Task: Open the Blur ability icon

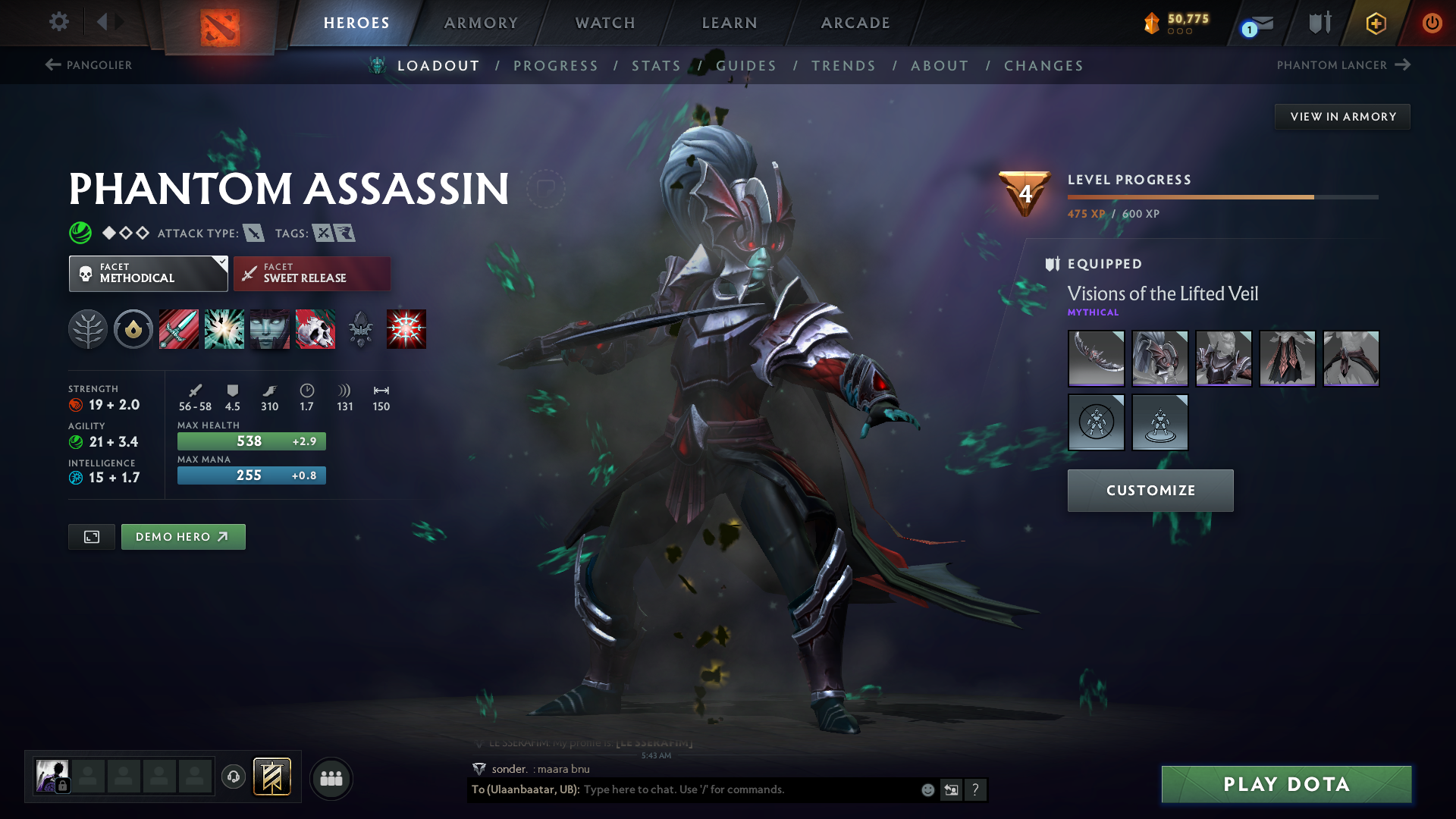Action: 269,328
